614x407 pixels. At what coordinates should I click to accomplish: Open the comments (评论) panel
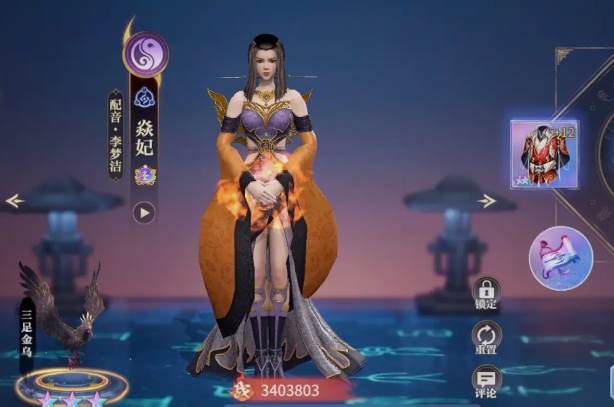point(487,380)
